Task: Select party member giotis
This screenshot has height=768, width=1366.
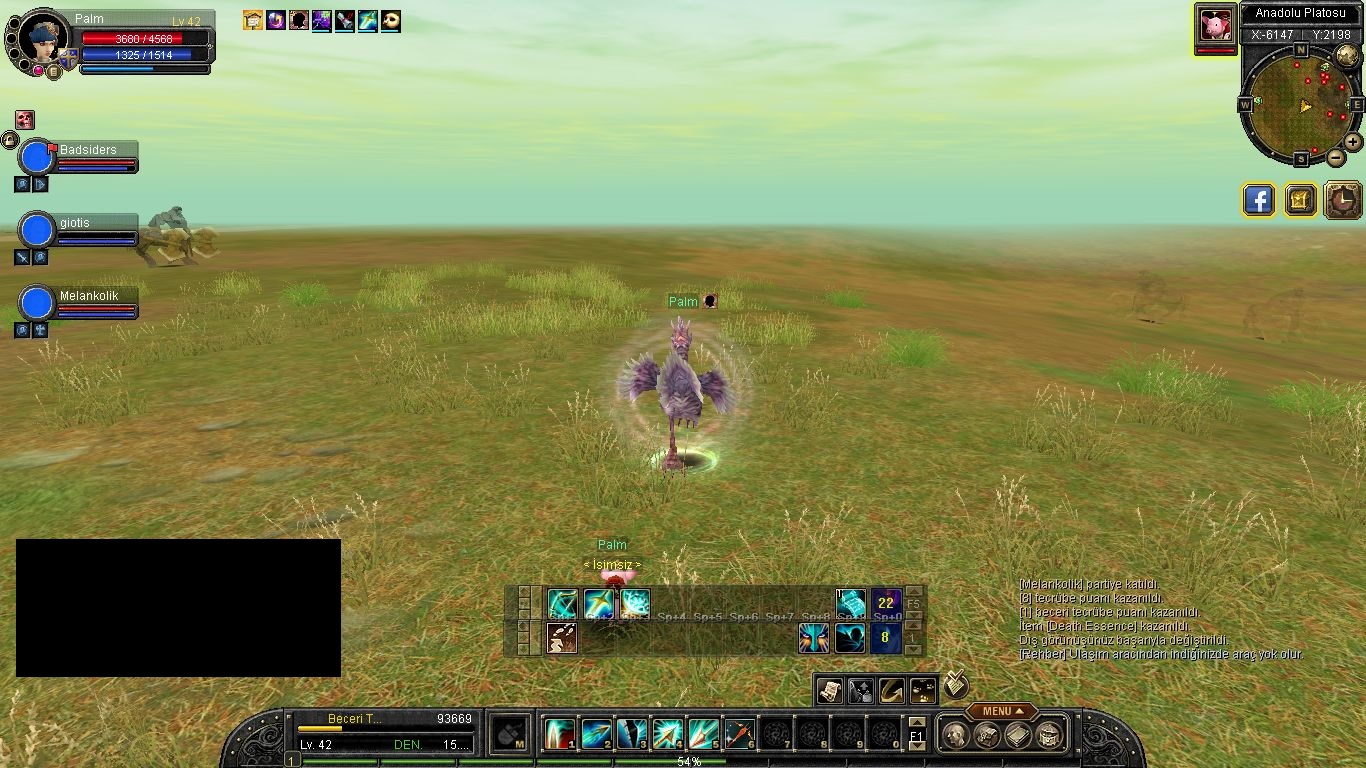Action: 38,231
